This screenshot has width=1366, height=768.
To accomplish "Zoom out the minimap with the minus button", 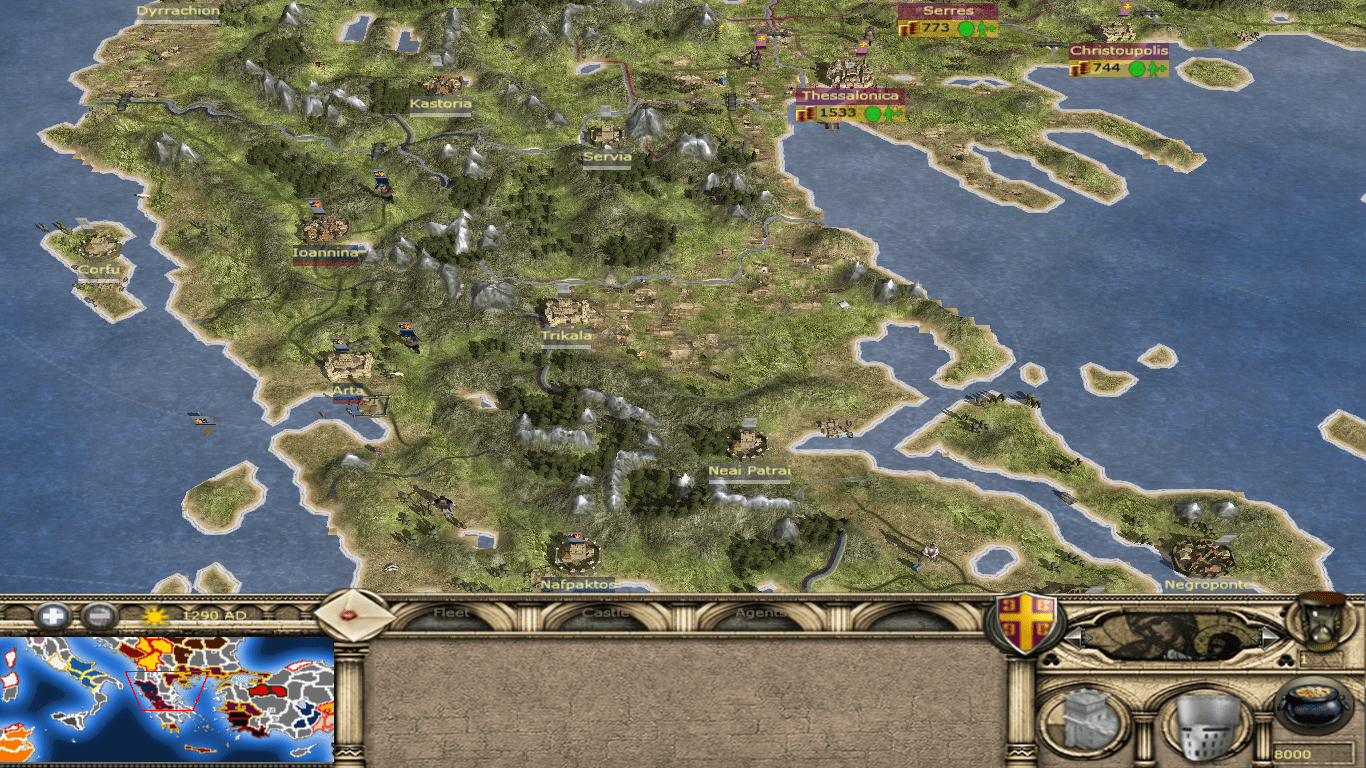I will pyautogui.click(x=98, y=616).
